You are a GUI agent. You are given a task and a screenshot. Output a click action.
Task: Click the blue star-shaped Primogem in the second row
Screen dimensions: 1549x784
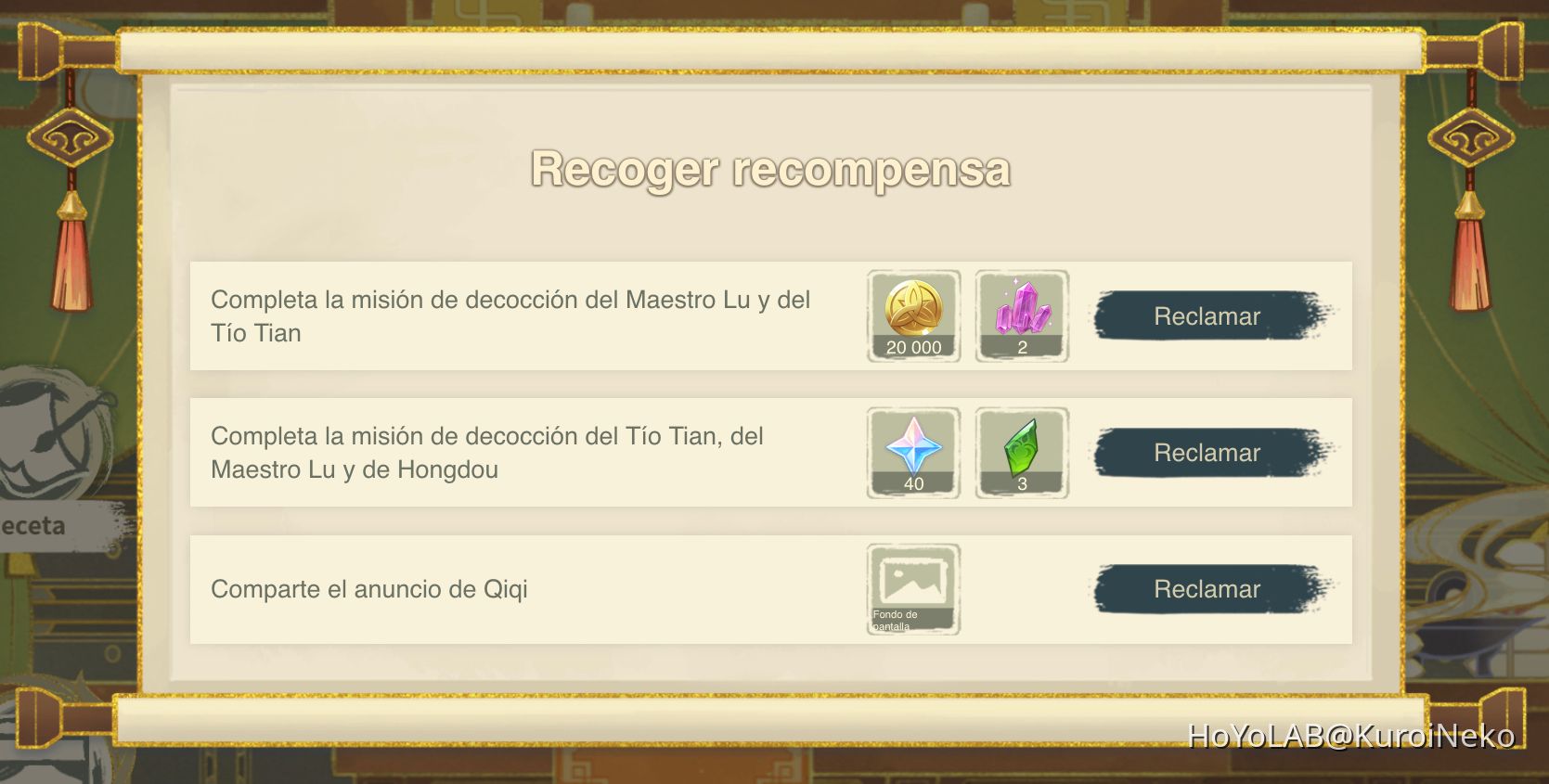coord(912,450)
